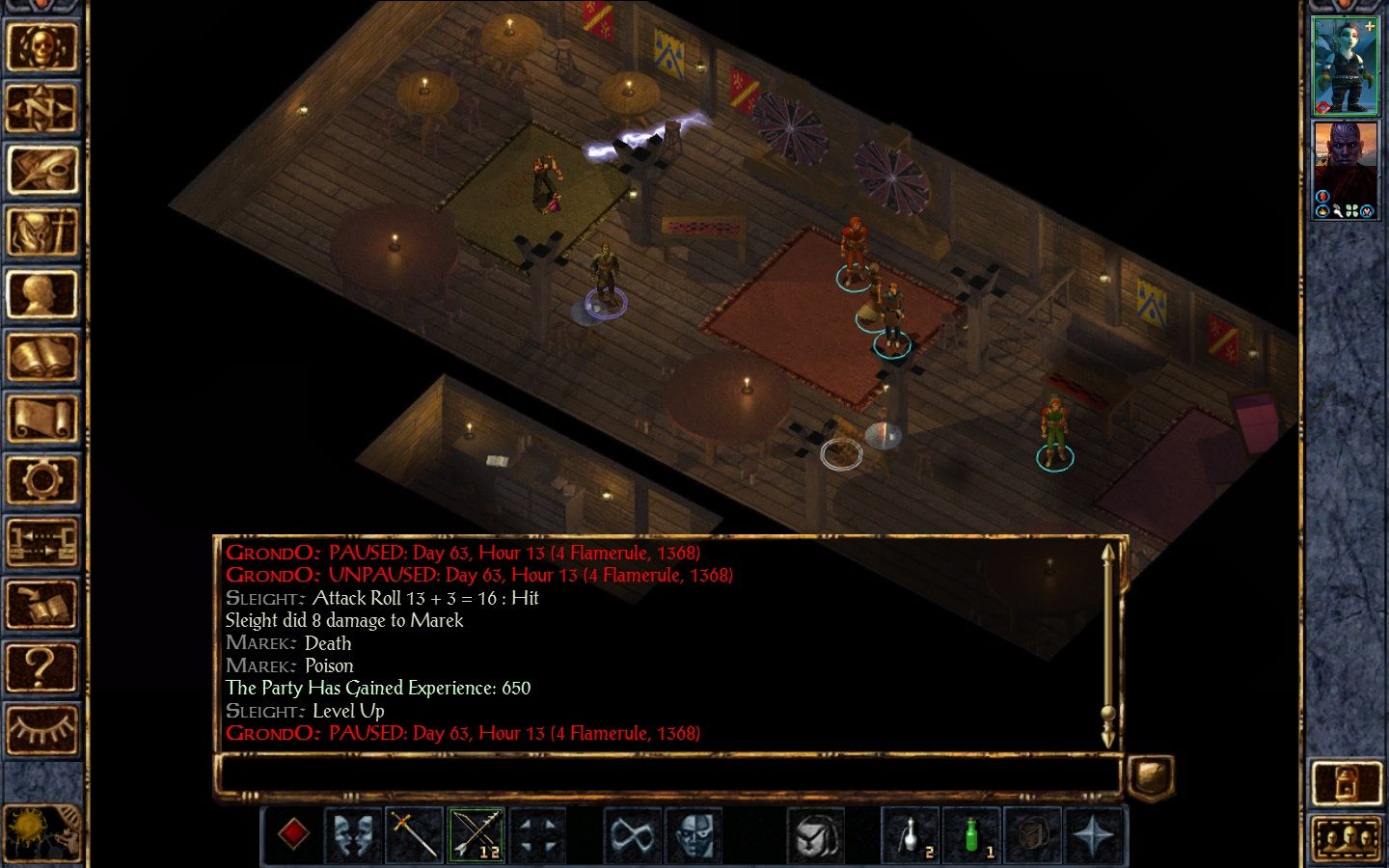Image resolution: width=1389 pixels, height=868 pixels.
Task: Open the inventory screen from the sidebar
Action: click(x=41, y=232)
